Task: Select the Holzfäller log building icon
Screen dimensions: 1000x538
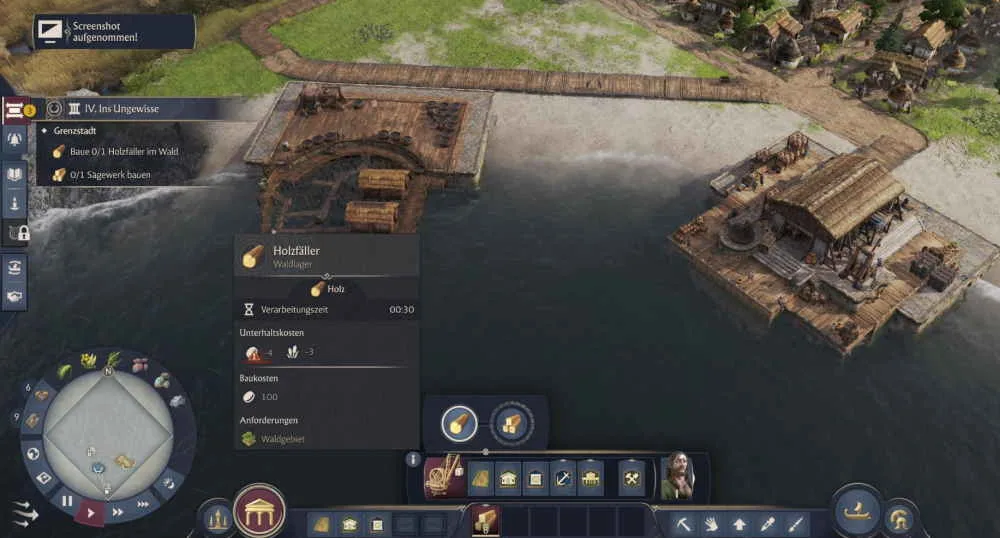Action: point(459,423)
